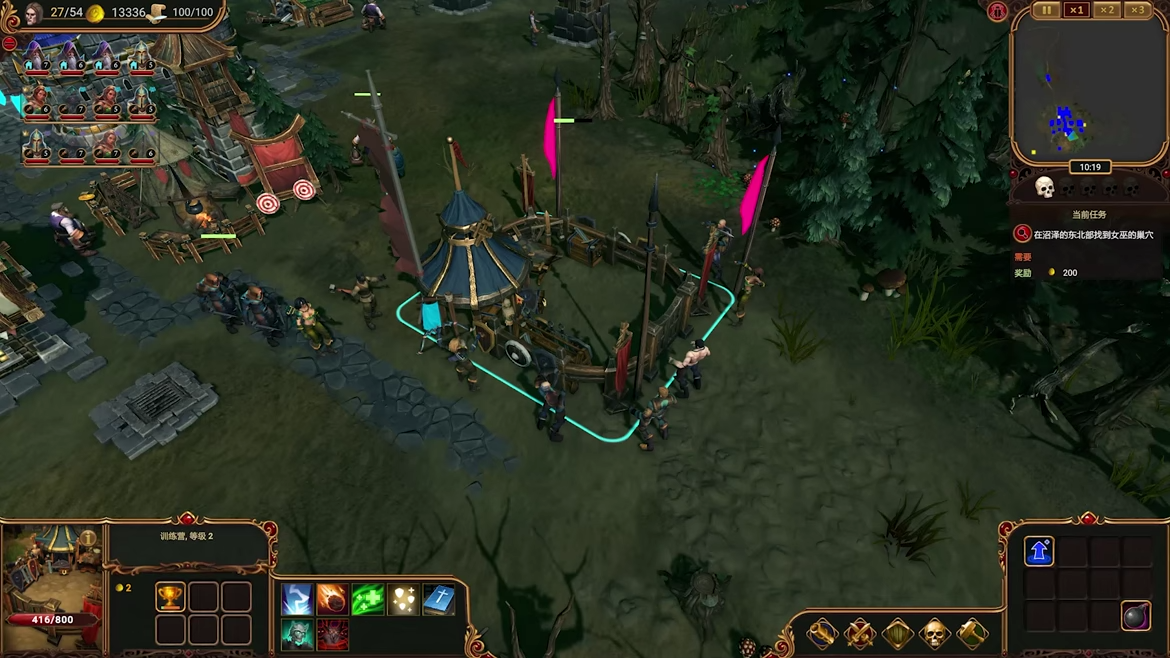Cast the teal skull undead spell
The image size is (1170, 658).
tap(297, 634)
